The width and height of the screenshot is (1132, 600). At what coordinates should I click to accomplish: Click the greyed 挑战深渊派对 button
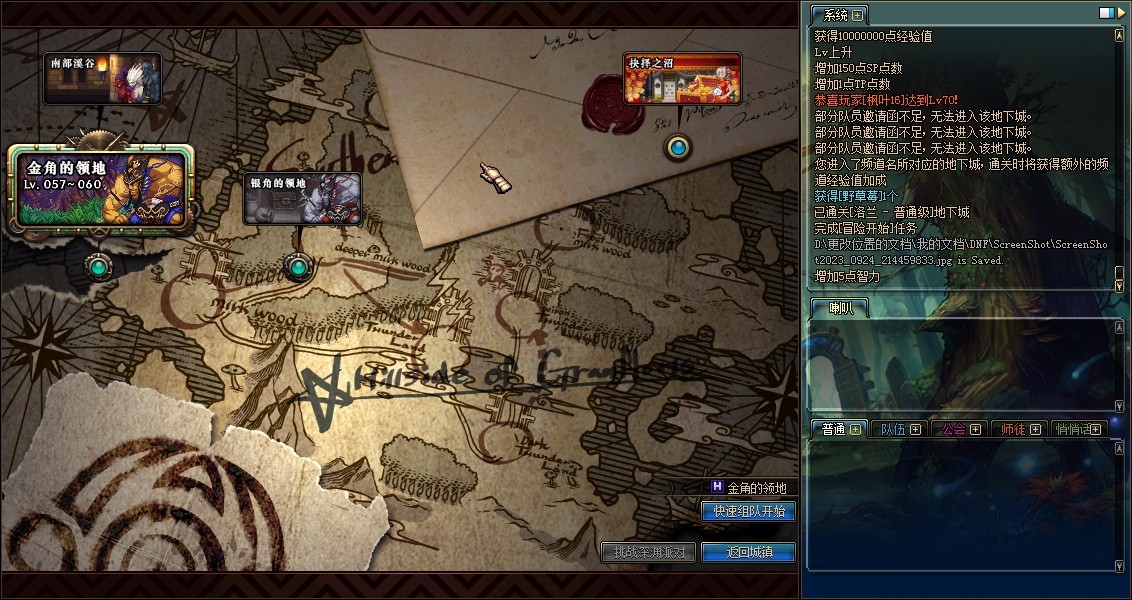[x=649, y=552]
